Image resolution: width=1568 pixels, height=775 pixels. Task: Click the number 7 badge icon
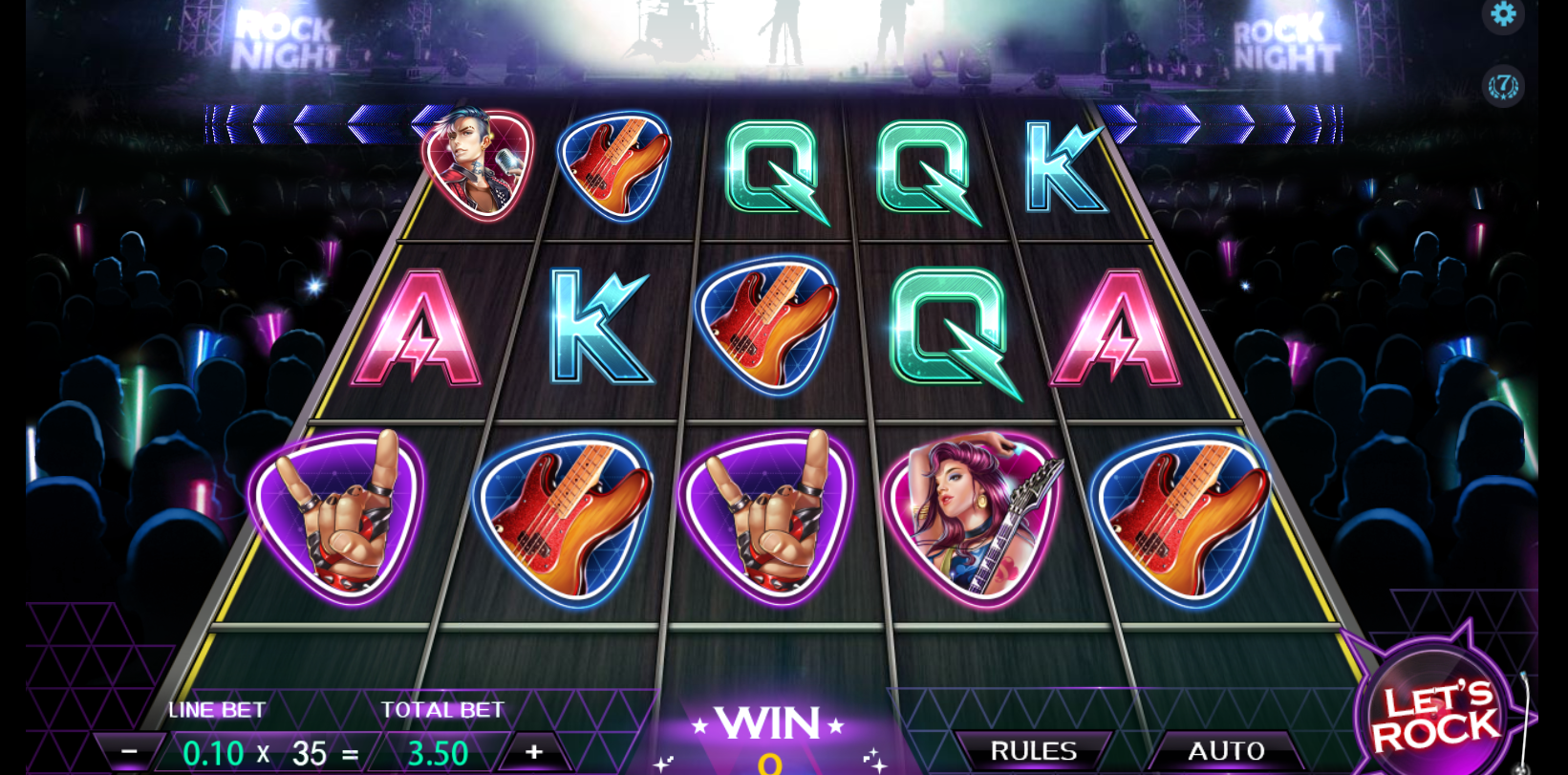1503,86
